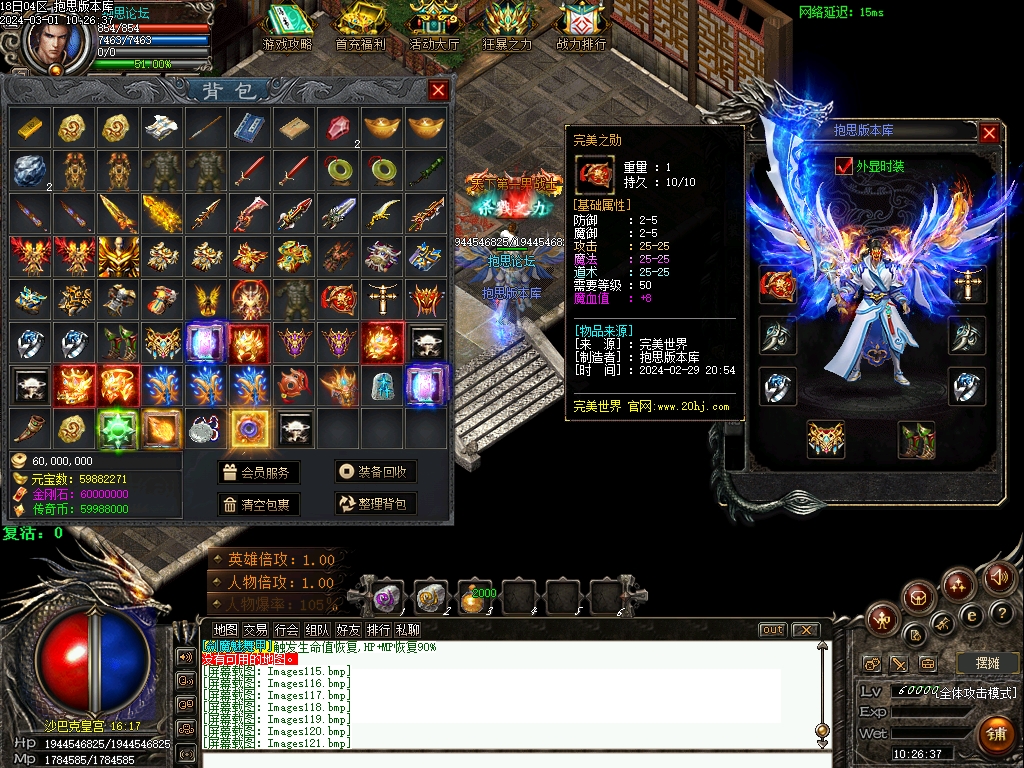Toggle the 外显时装 checkbox
This screenshot has width=1024, height=768.
843,166
